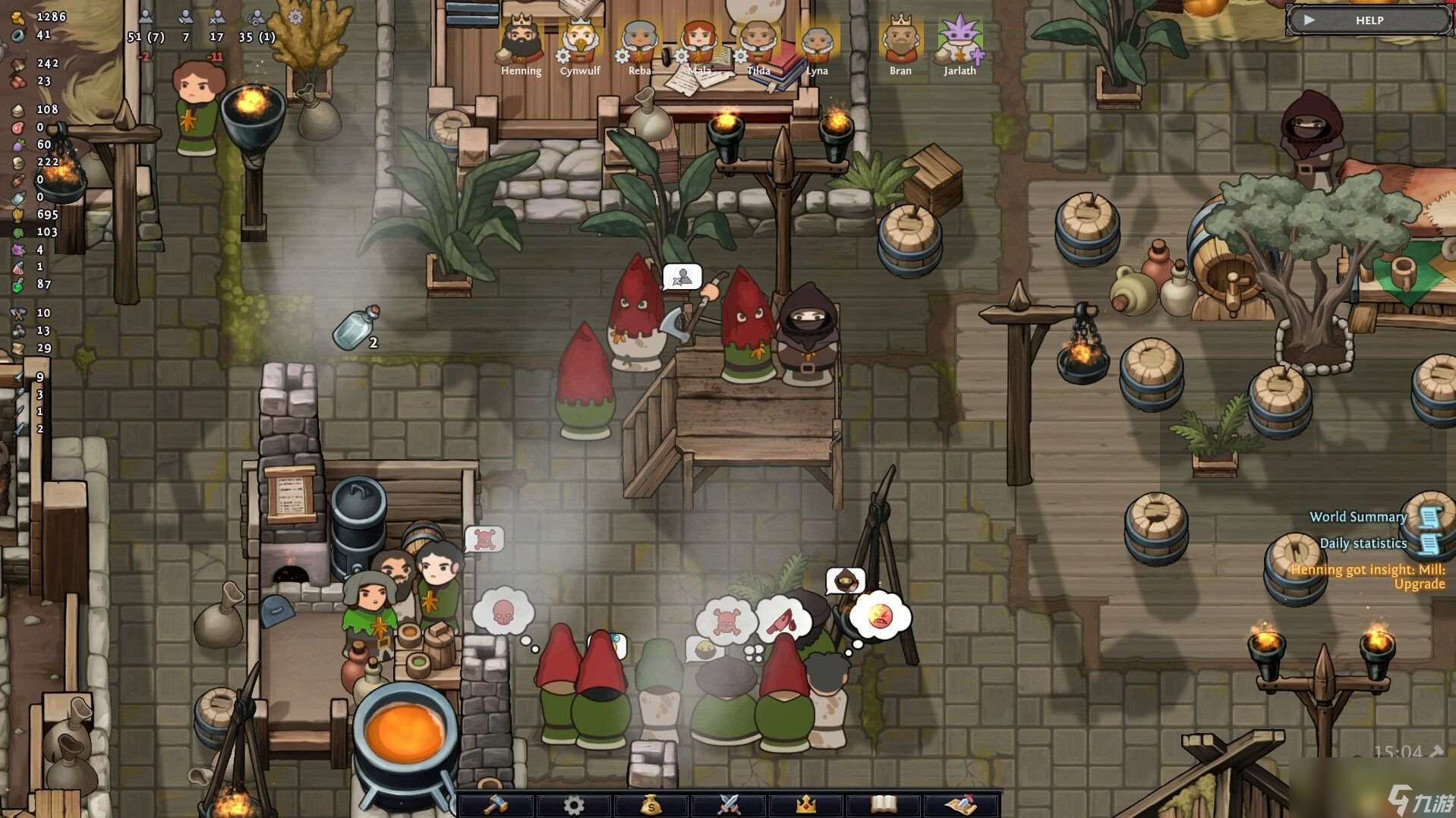Pick Lyna's portrait
Screen dimensions: 1456x818
pyautogui.click(x=817, y=41)
